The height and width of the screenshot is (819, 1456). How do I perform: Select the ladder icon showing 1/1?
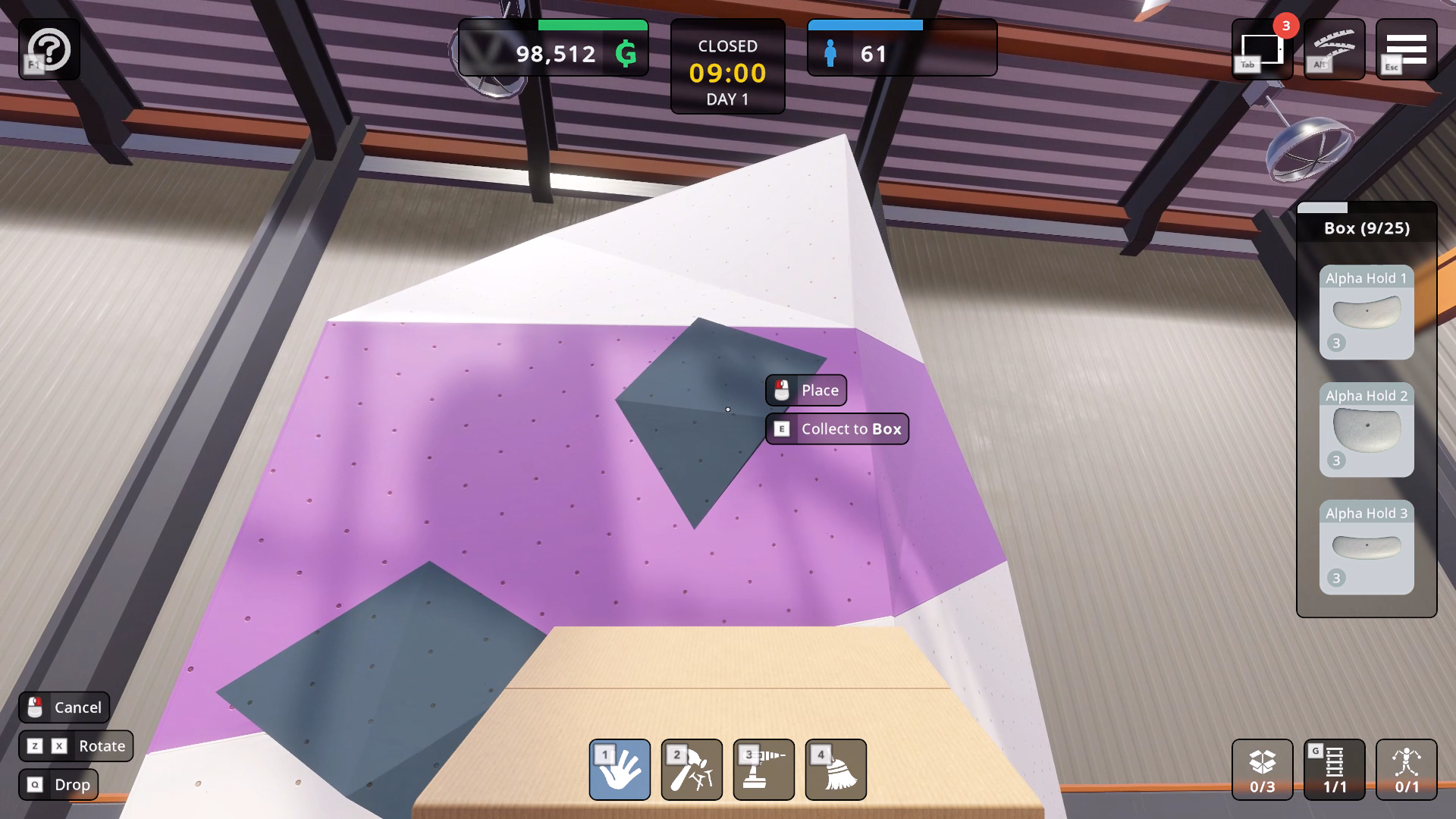pos(1334,770)
